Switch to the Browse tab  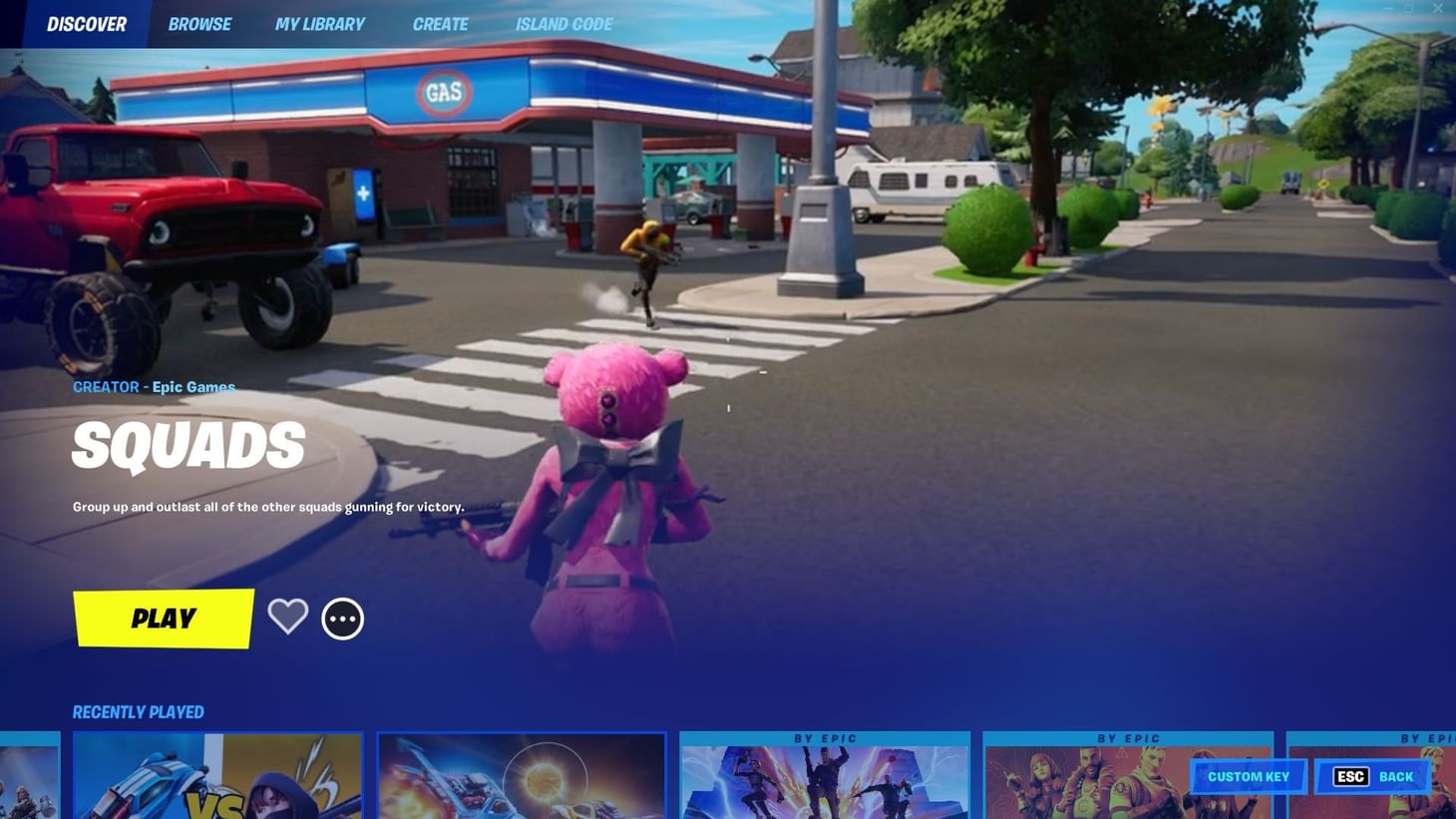coord(199,23)
